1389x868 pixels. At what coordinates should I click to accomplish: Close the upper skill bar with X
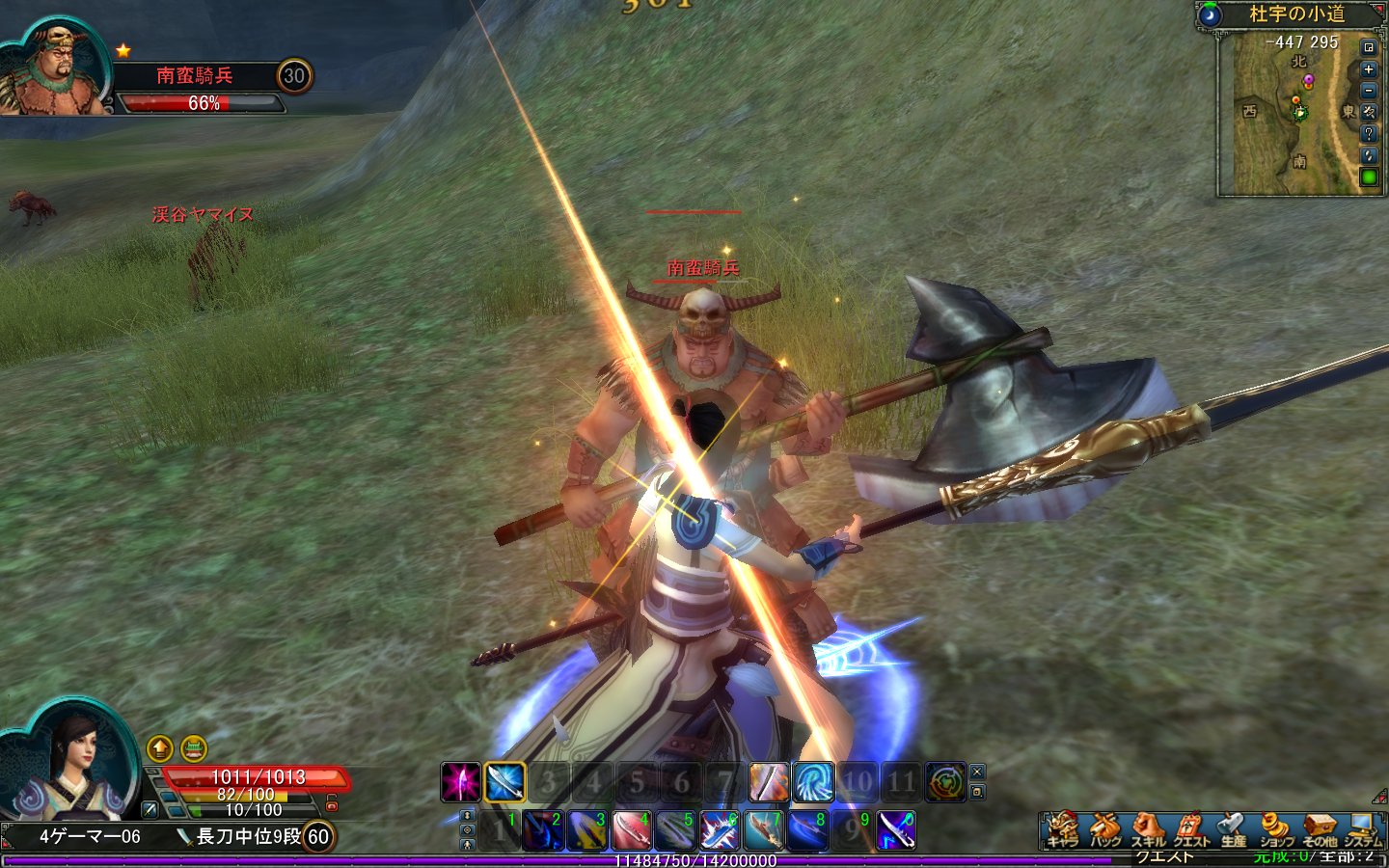[x=977, y=772]
